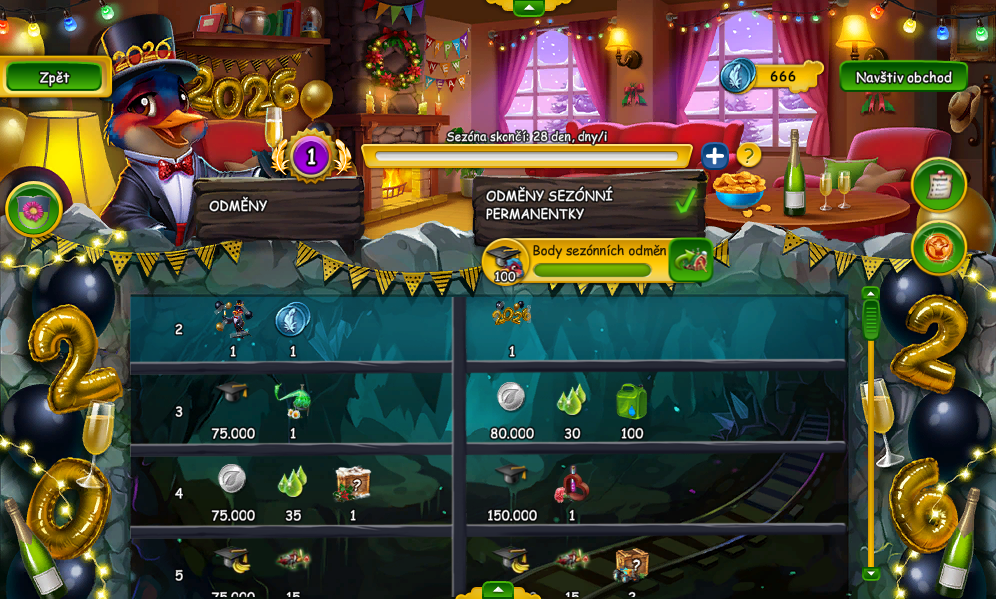
Task: Go back with the Zpět button
Action: (55, 77)
